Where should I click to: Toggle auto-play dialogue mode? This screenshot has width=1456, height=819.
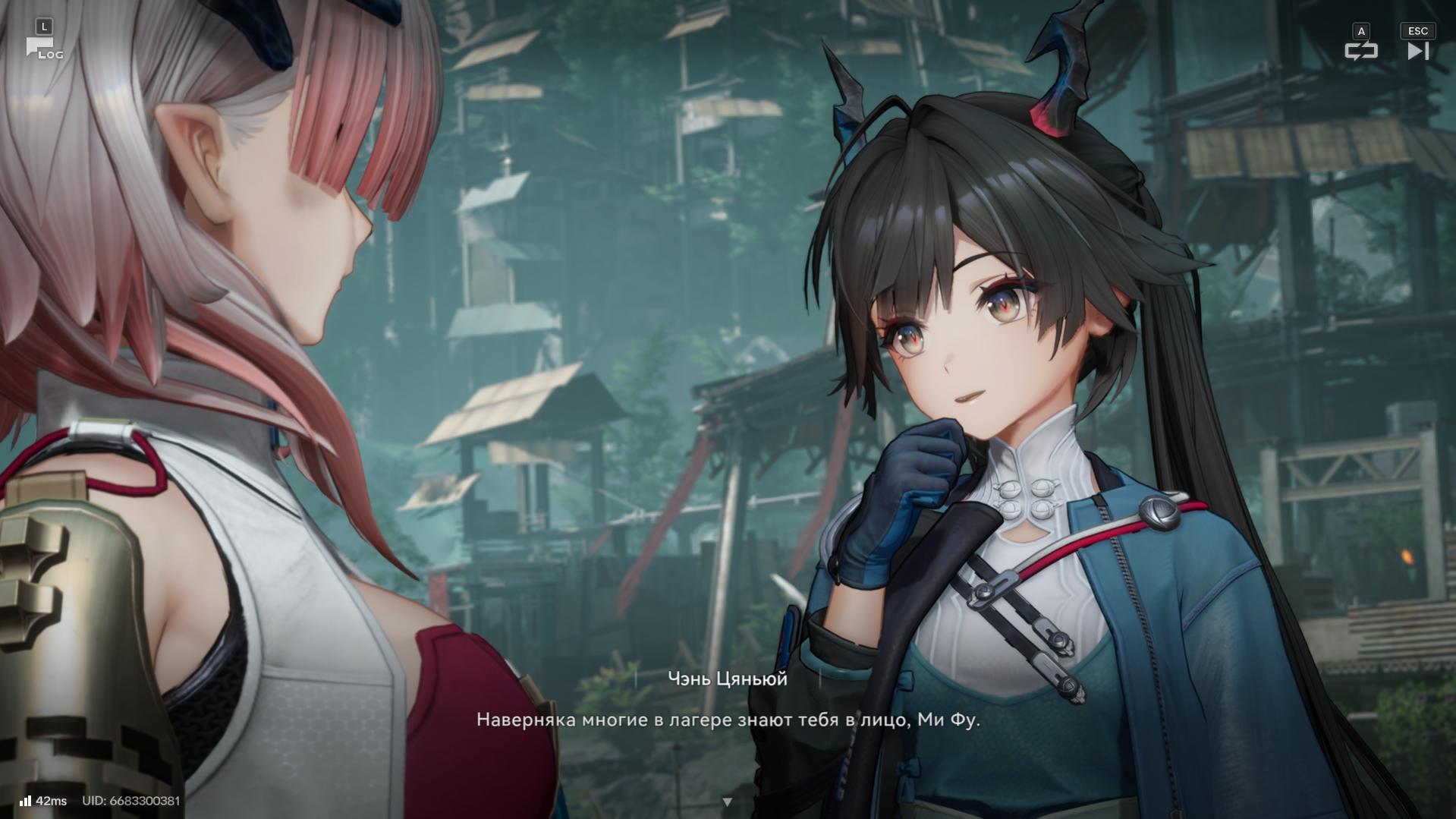1360,51
